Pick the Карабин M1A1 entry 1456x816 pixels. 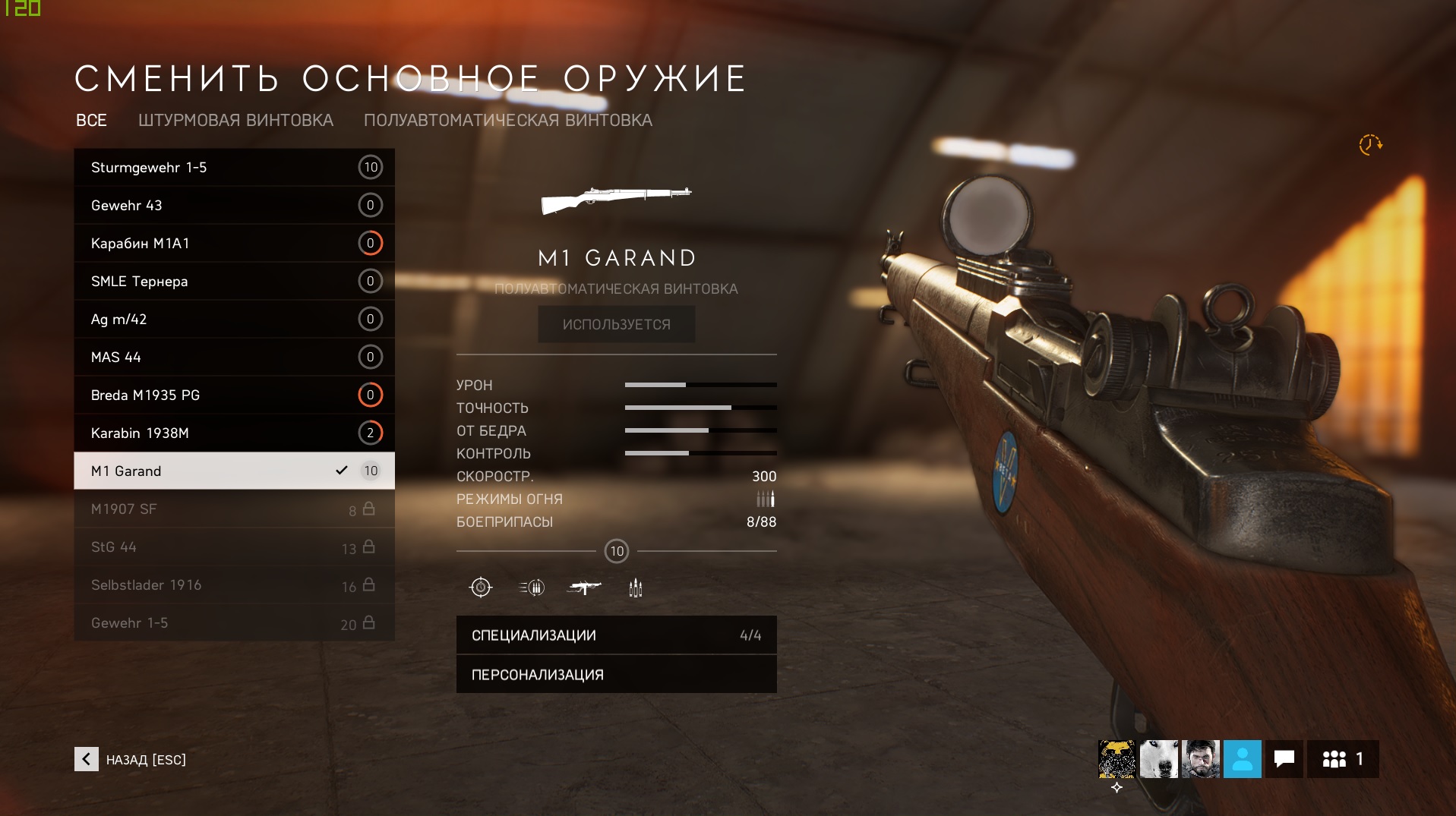click(x=234, y=243)
